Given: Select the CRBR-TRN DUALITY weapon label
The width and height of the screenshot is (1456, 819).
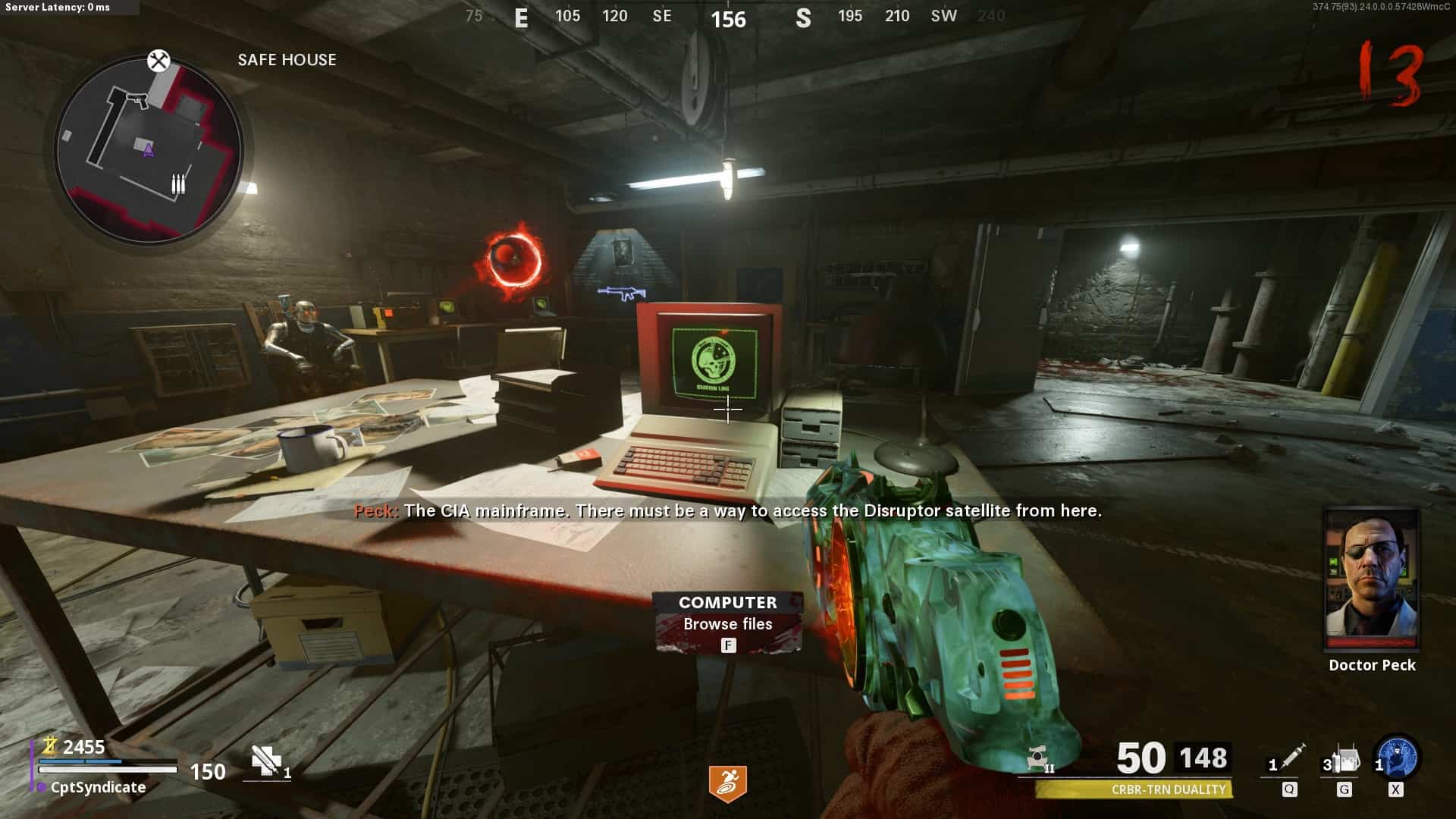Looking at the screenshot, I should 1168,789.
